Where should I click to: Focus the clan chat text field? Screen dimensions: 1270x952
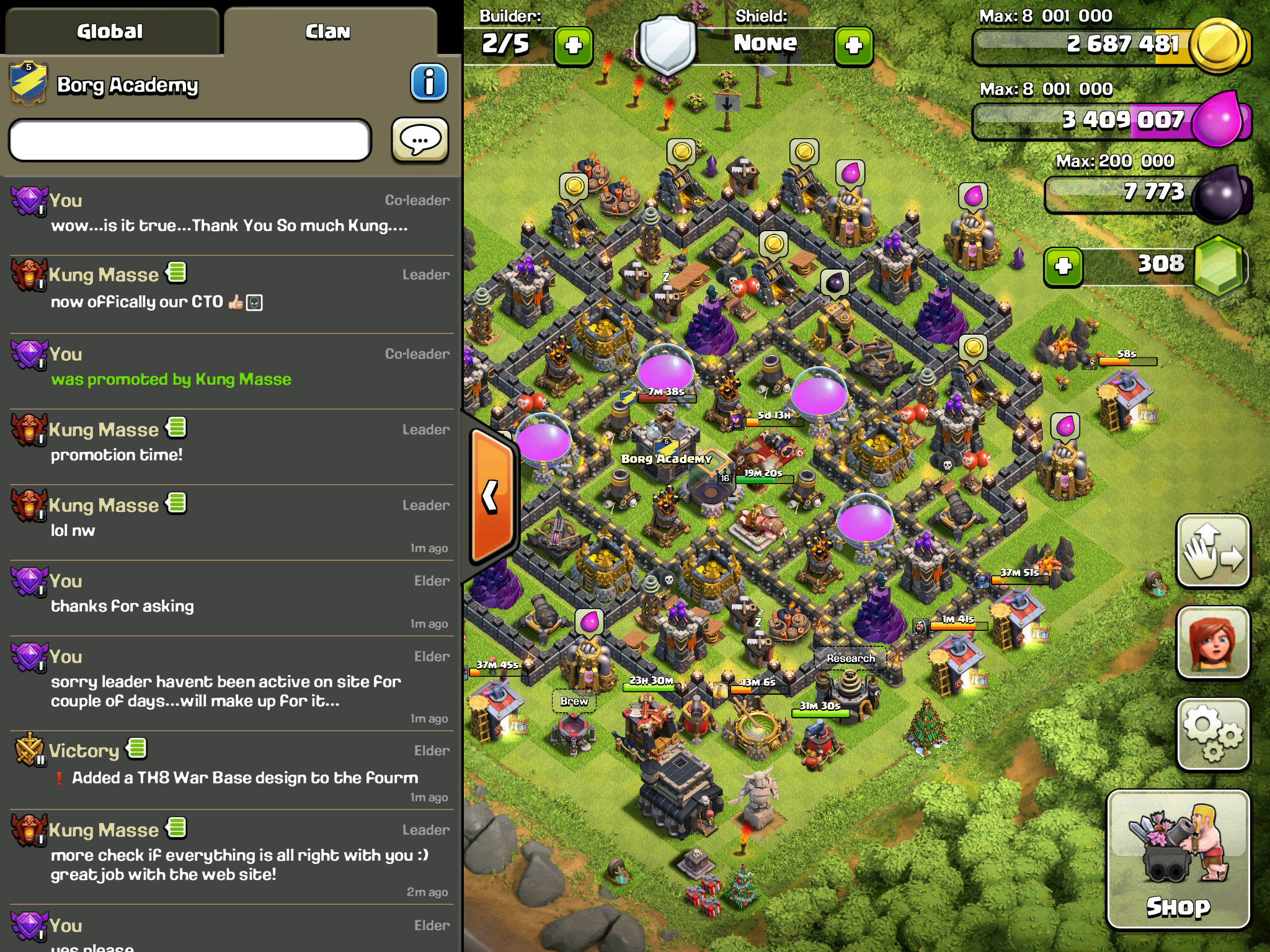tap(190, 141)
